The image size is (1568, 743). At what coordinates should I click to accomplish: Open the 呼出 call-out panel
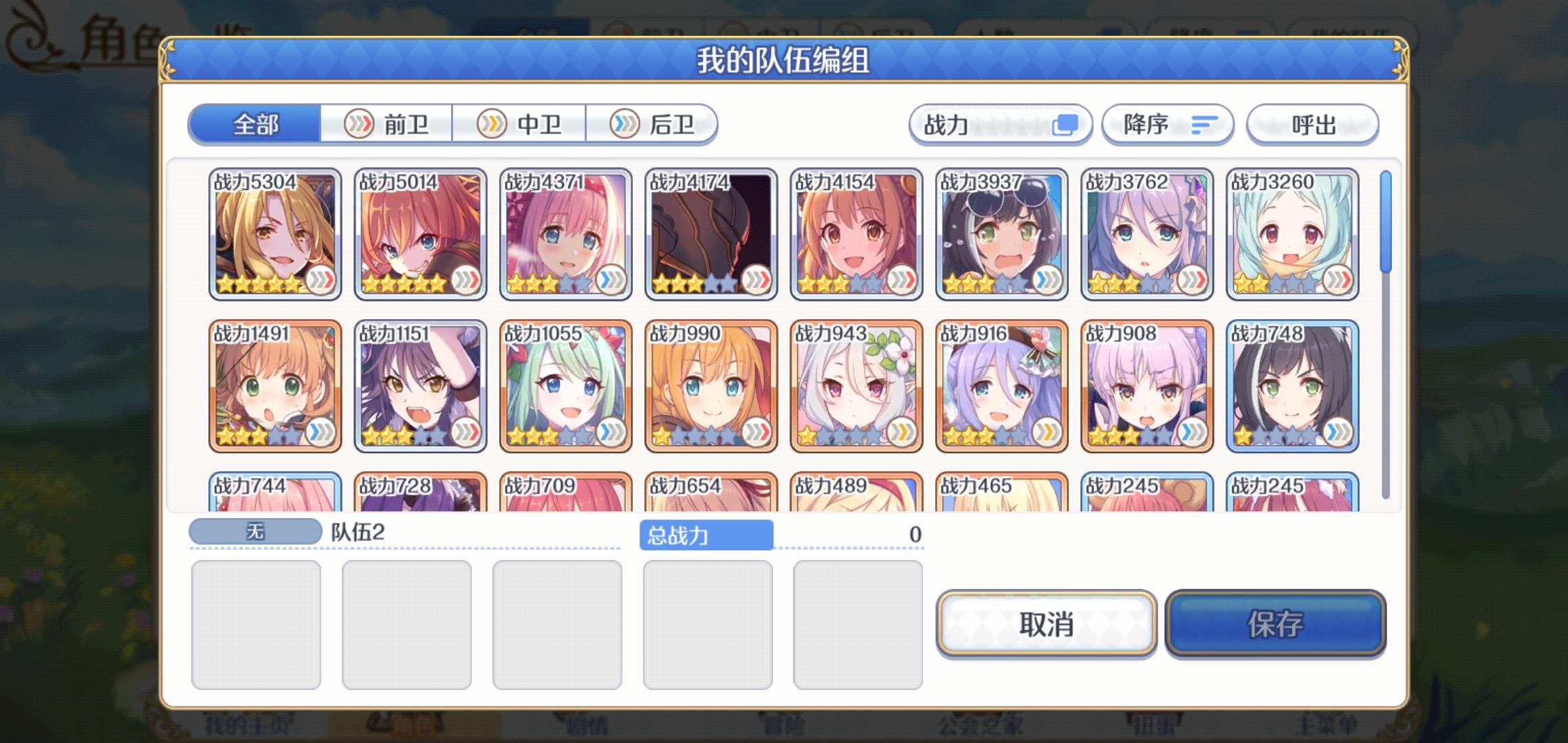[1311, 124]
